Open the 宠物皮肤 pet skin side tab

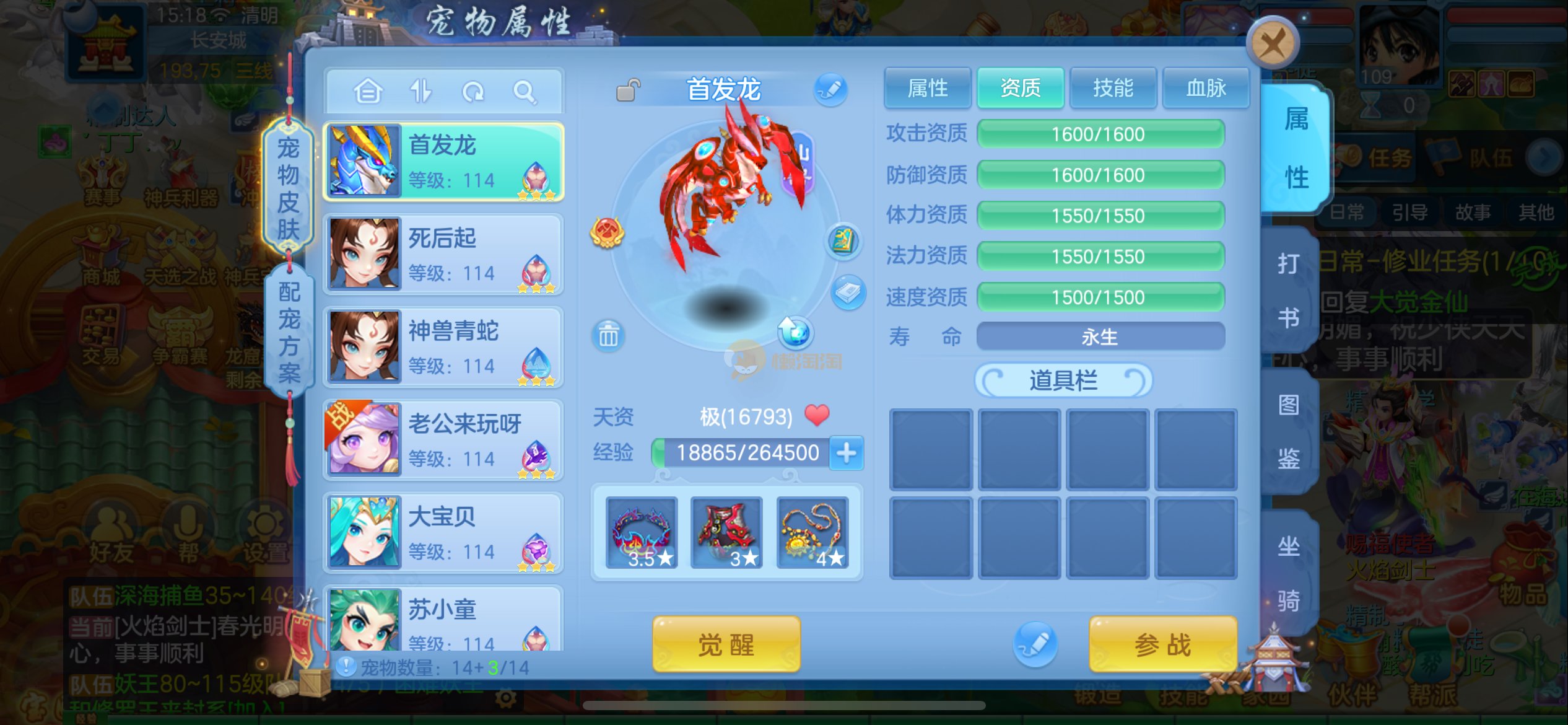click(289, 188)
